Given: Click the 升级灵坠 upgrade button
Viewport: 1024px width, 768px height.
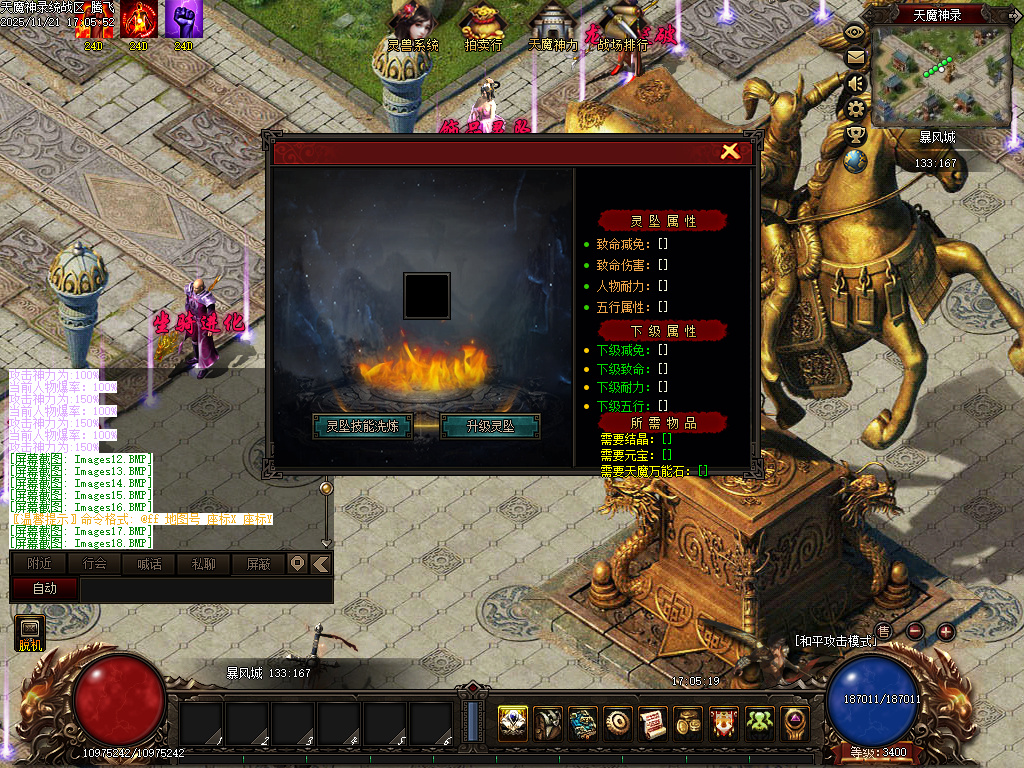Looking at the screenshot, I should tap(490, 426).
